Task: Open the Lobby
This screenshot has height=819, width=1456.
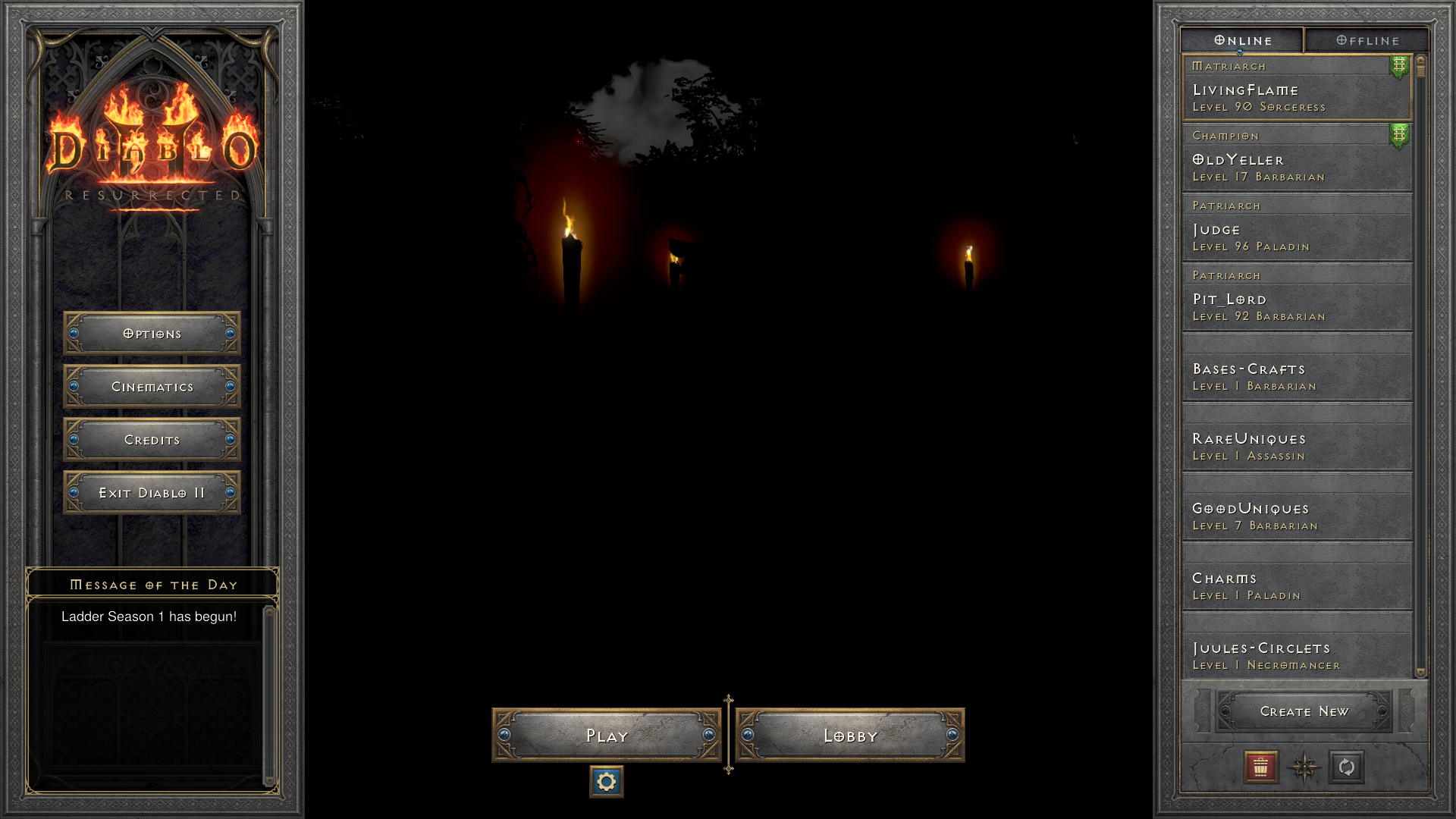Action: pyautogui.click(x=849, y=735)
